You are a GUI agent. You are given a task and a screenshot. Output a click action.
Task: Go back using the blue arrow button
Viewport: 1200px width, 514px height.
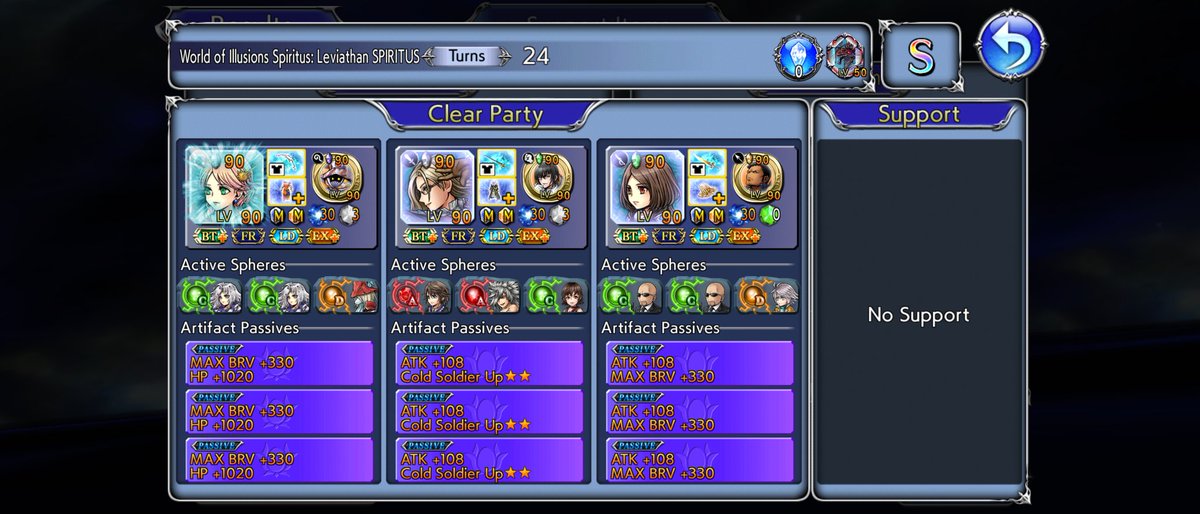[x=1012, y=44]
